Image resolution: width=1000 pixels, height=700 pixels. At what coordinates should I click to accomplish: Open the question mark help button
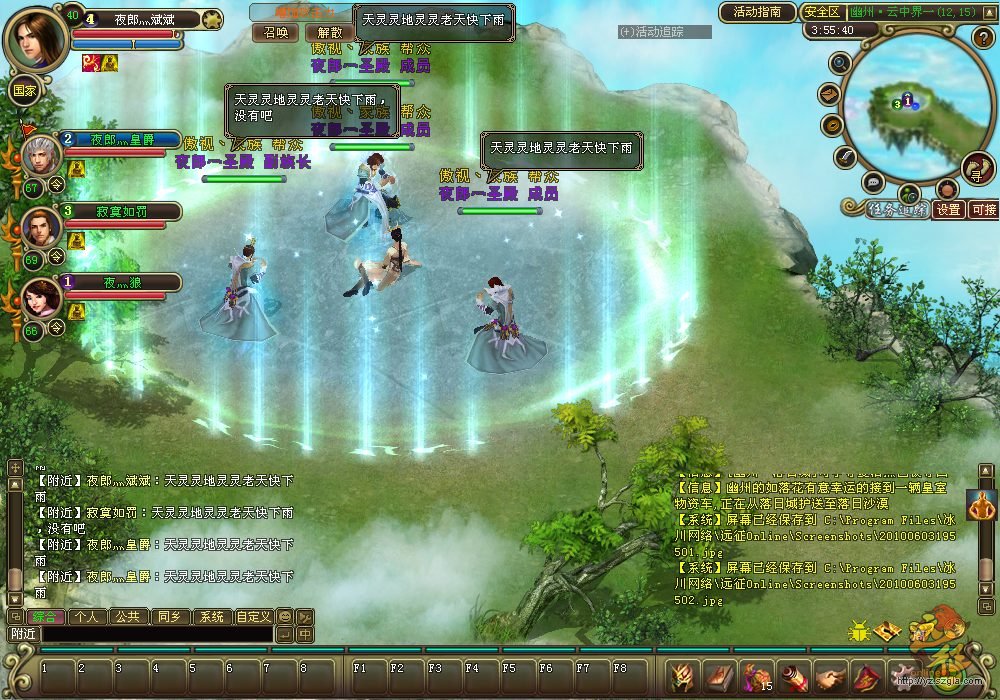982,38
